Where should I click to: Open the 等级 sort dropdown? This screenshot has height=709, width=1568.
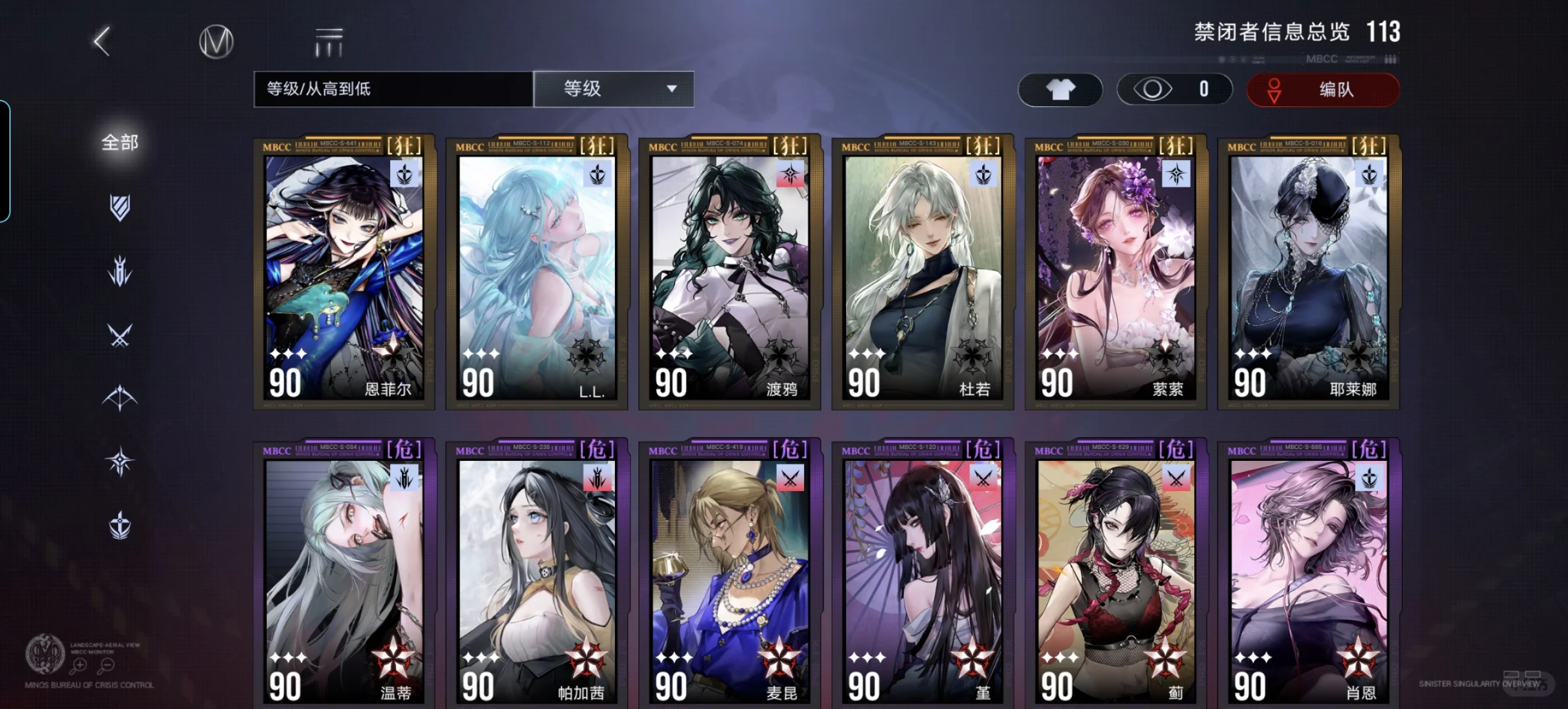(614, 89)
